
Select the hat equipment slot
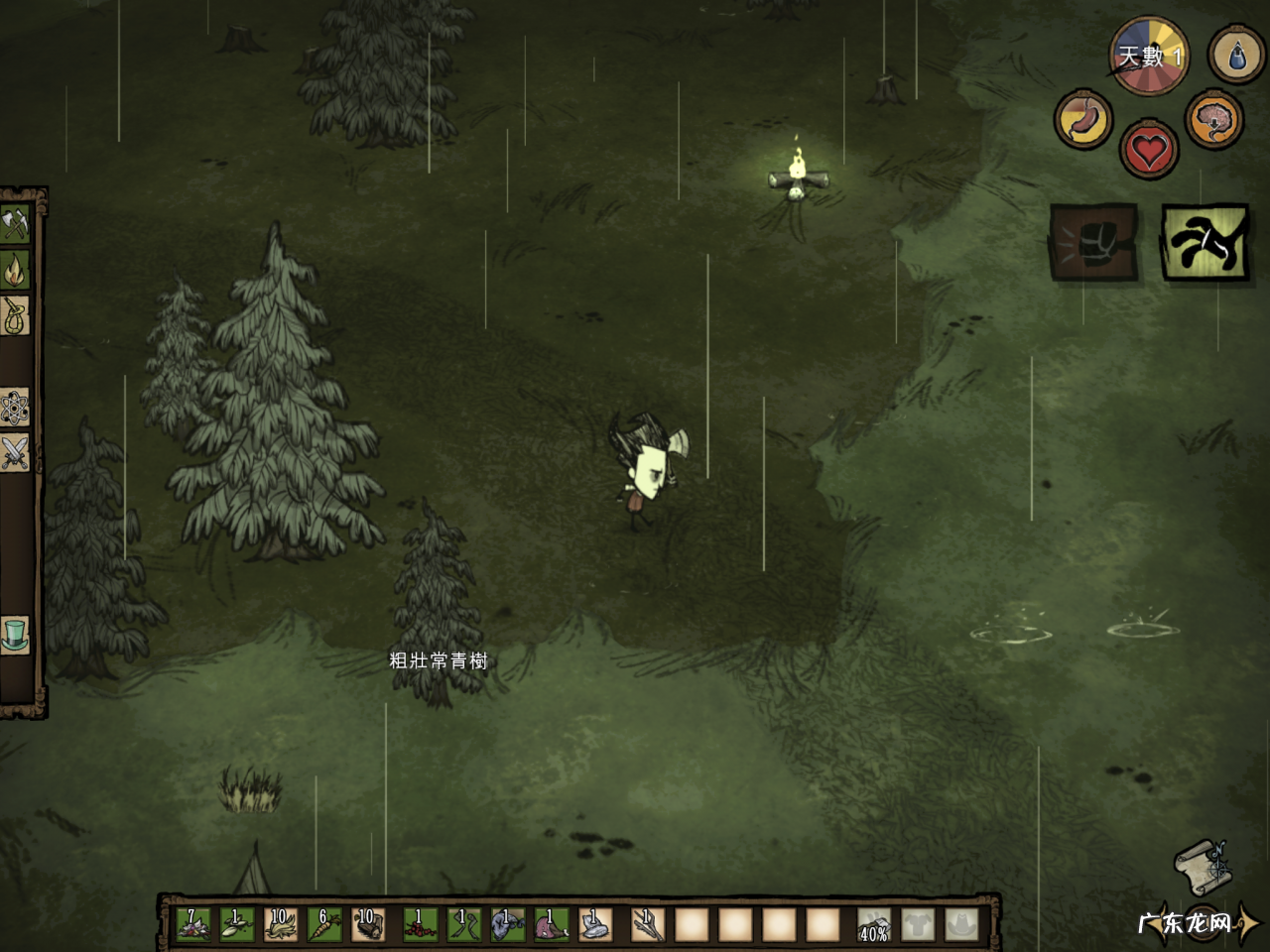point(961,925)
